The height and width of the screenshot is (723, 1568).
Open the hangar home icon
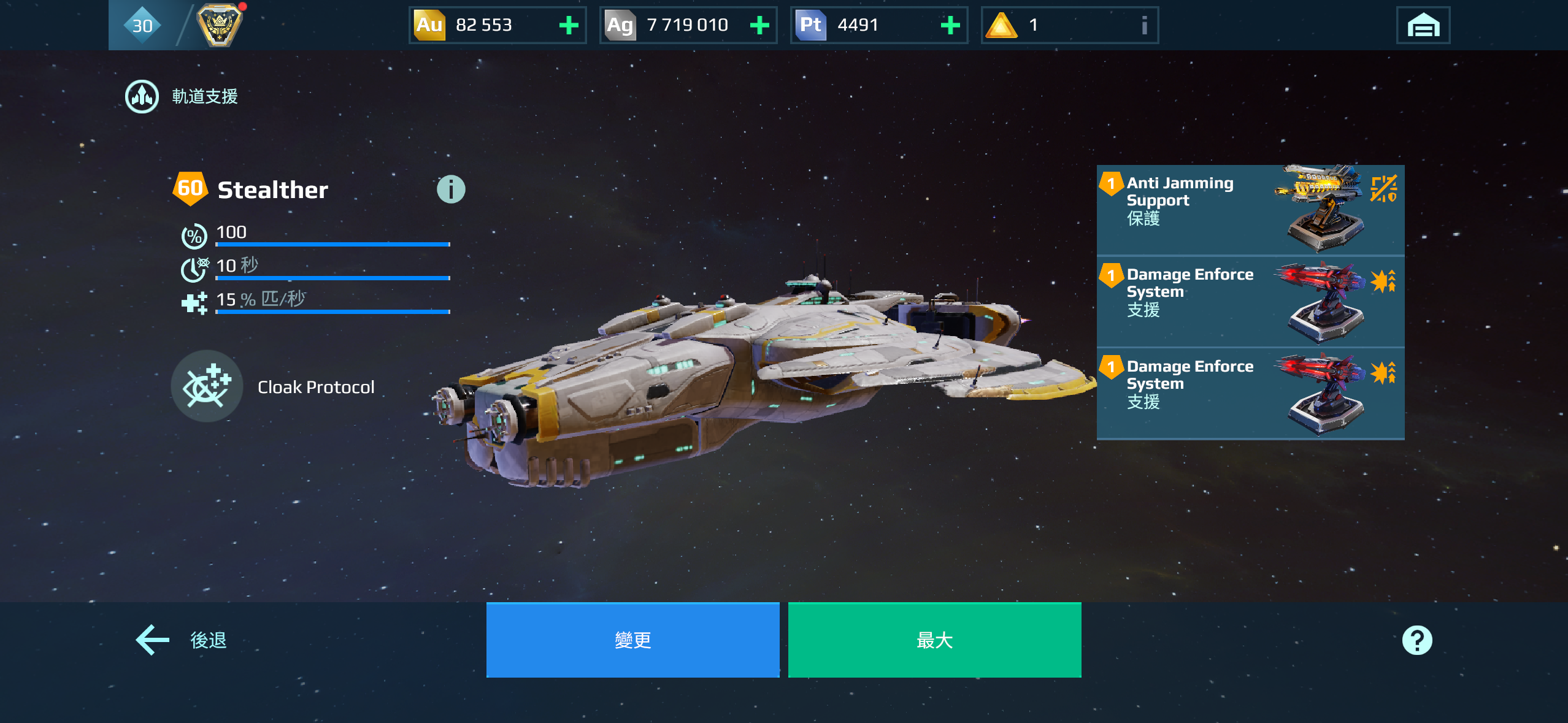tap(1423, 26)
